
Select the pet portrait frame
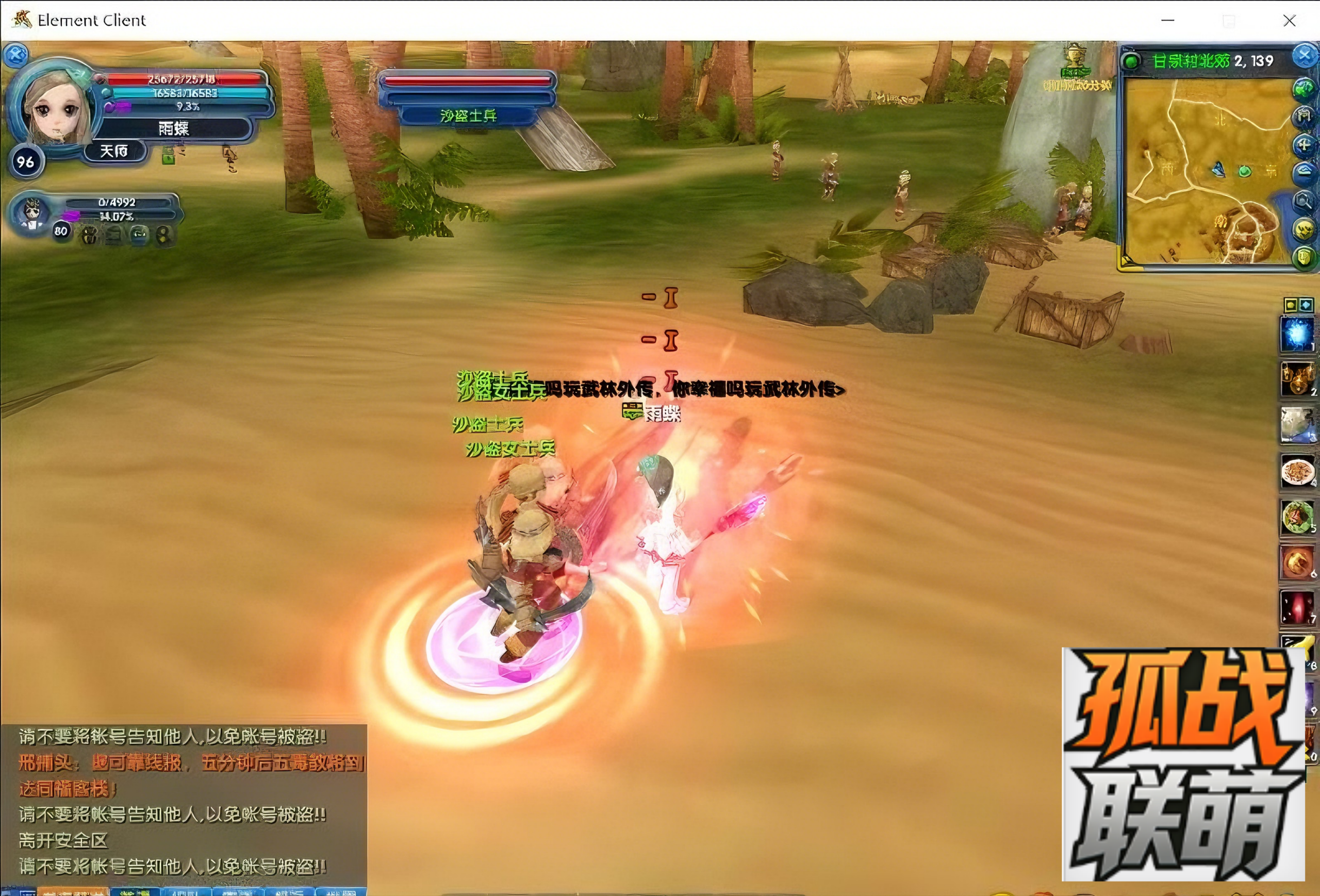(32, 213)
